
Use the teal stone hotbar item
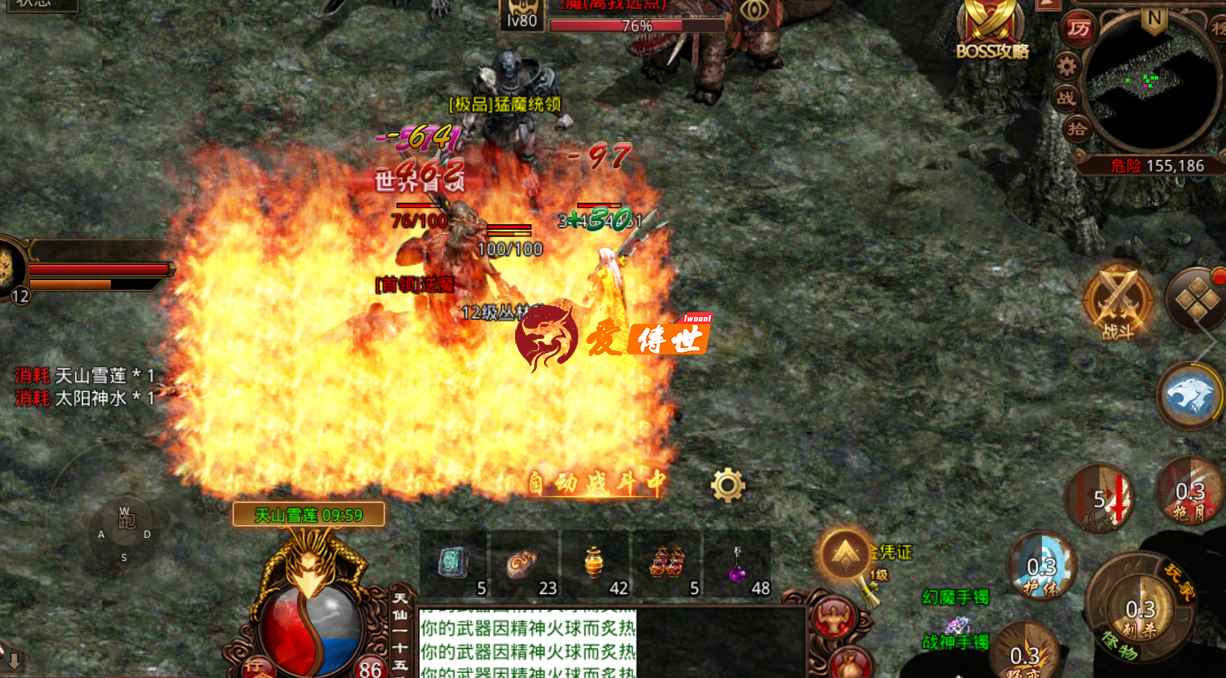(453, 563)
